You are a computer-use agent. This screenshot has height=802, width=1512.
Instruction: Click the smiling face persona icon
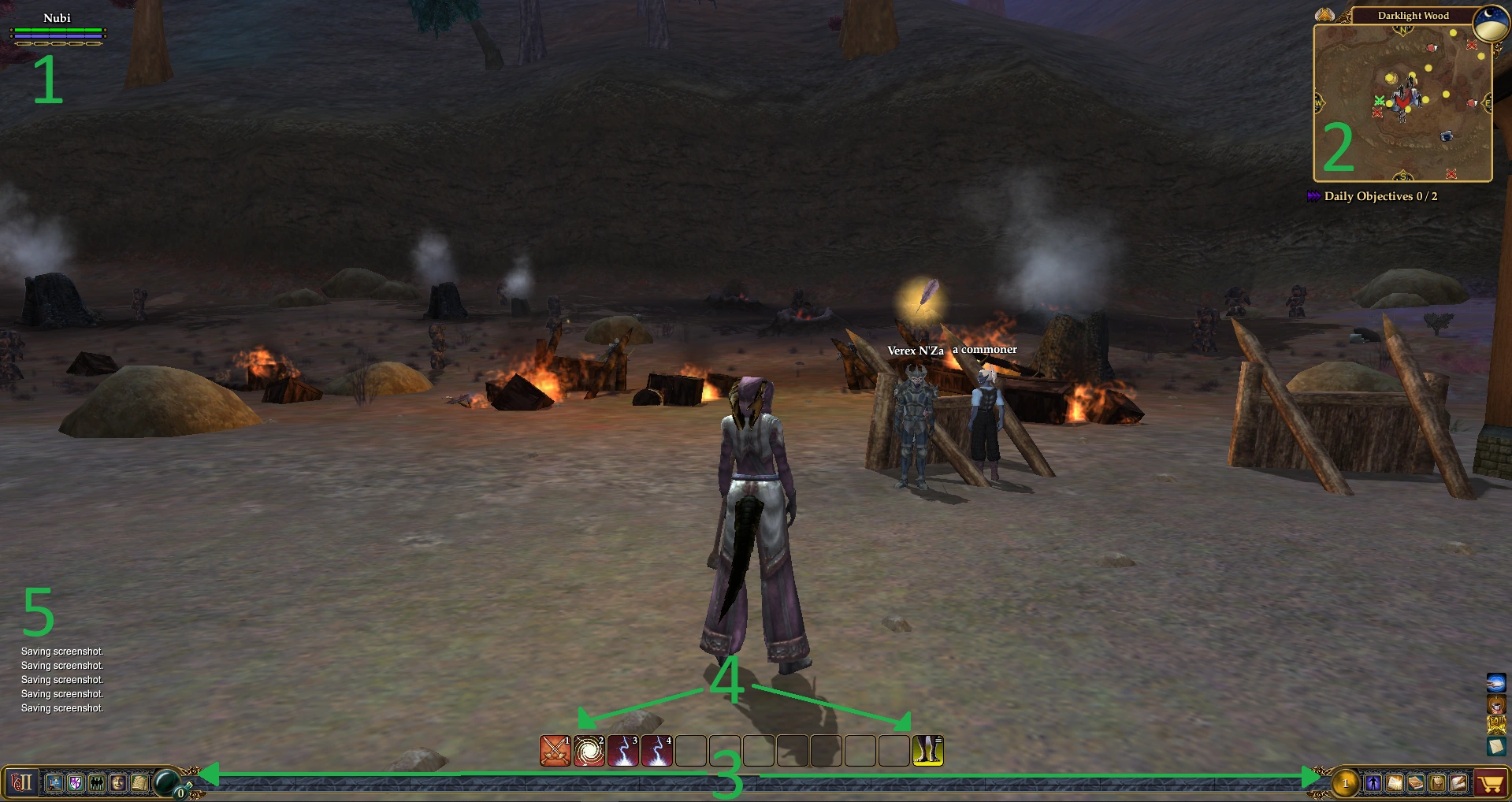[x=117, y=783]
